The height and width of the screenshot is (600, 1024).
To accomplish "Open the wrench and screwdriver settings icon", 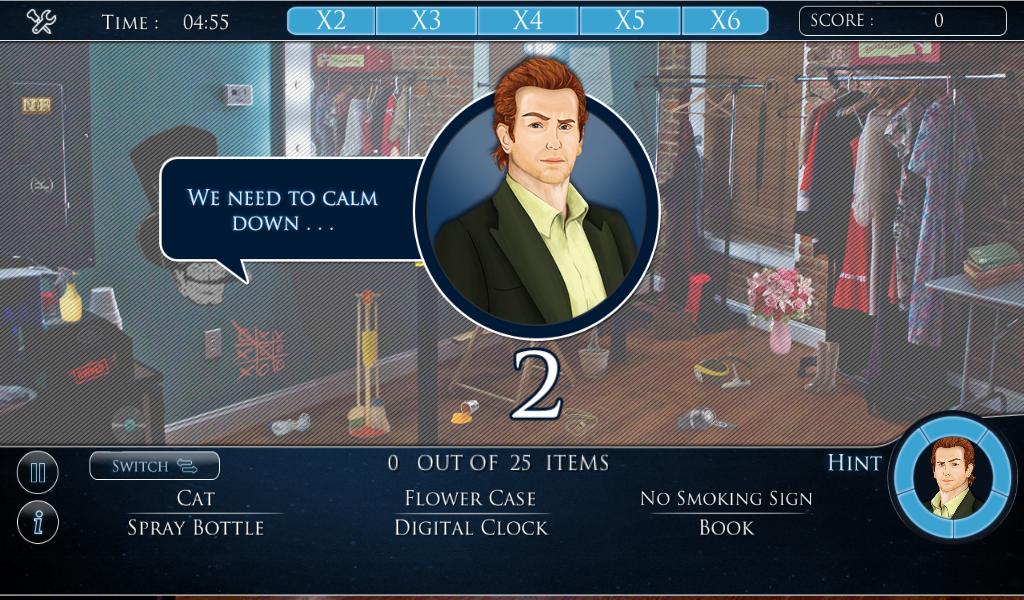I will 41,21.
